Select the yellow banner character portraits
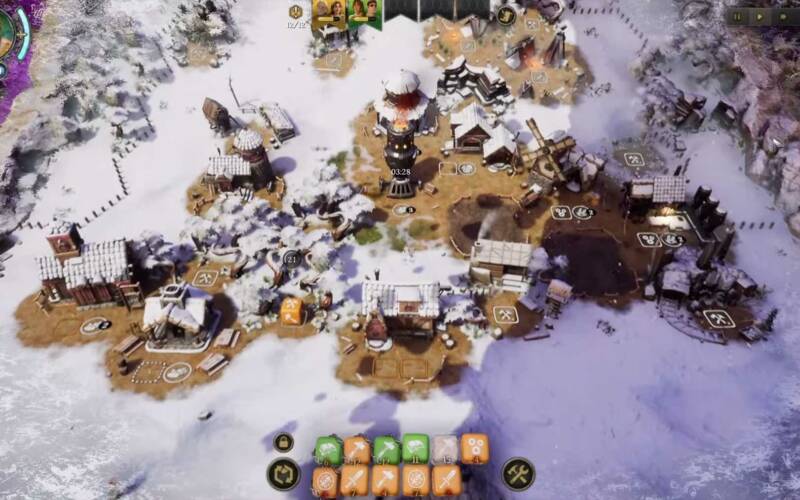Image resolution: width=800 pixels, height=500 pixels. pyautogui.click(x=329, y=15)
